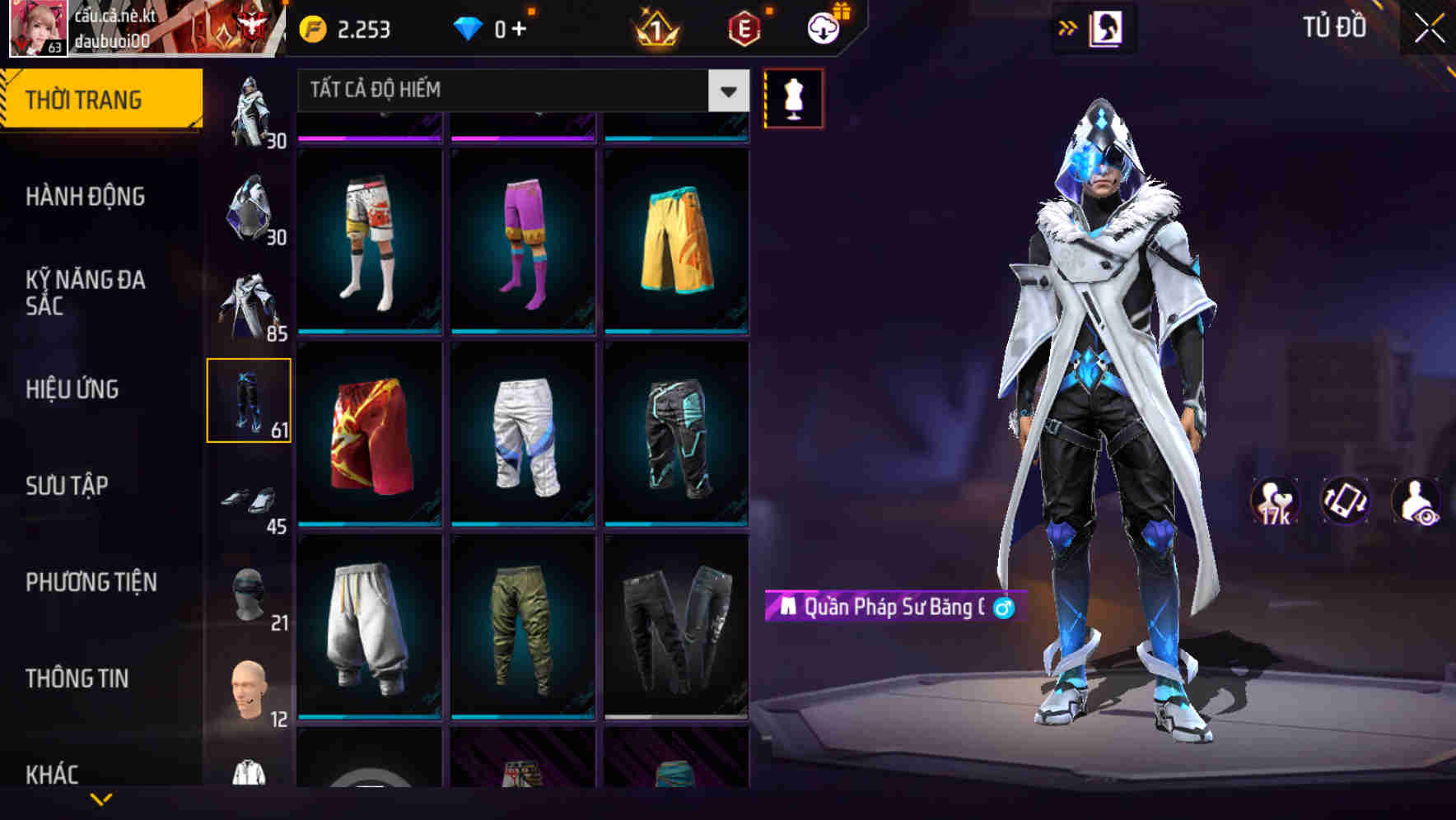Open the cloud download gift icon
1456x820 pixels.
click(x=823, y=27)
